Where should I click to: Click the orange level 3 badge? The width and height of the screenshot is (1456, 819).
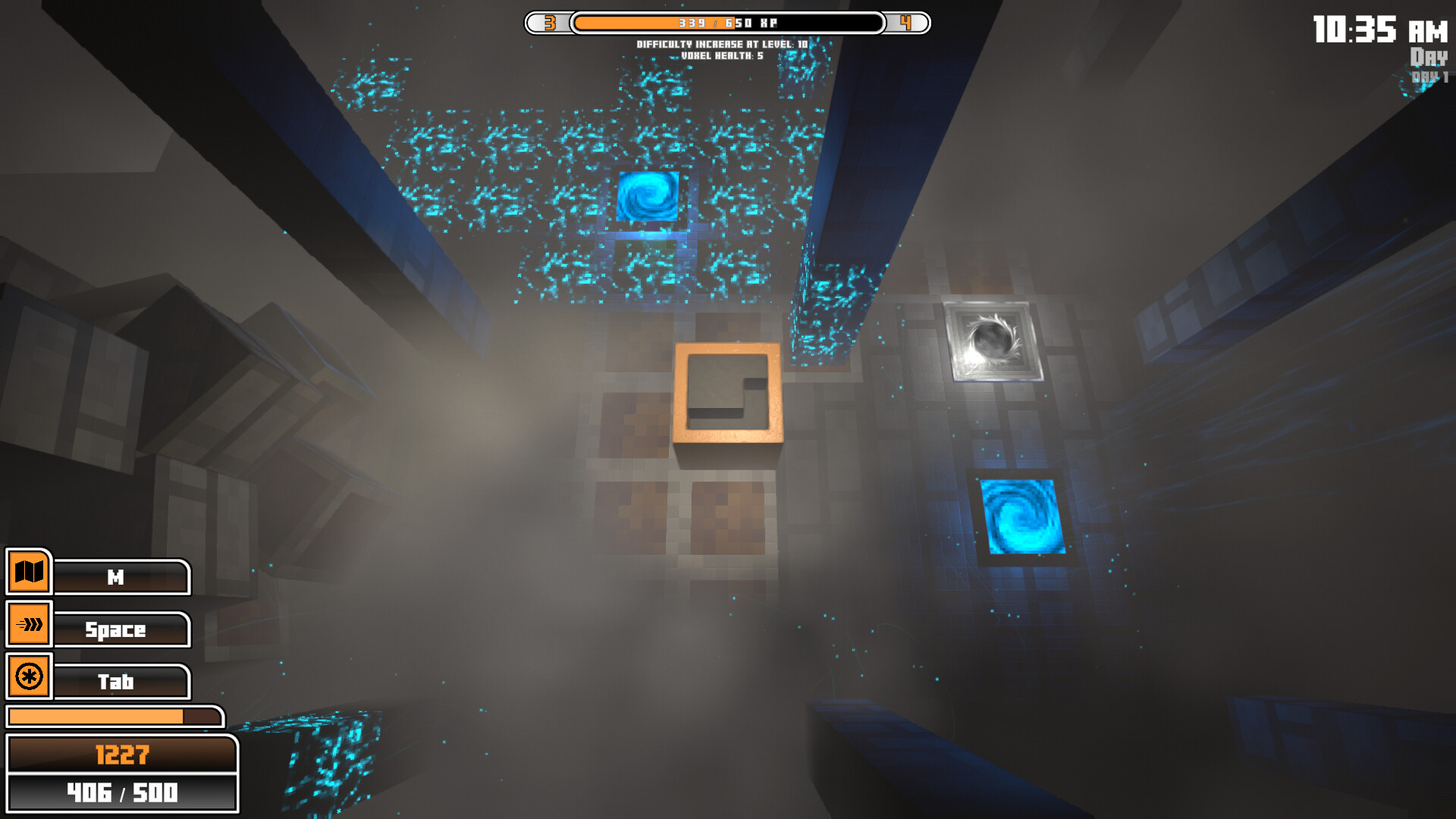click(x=550, y=23)
